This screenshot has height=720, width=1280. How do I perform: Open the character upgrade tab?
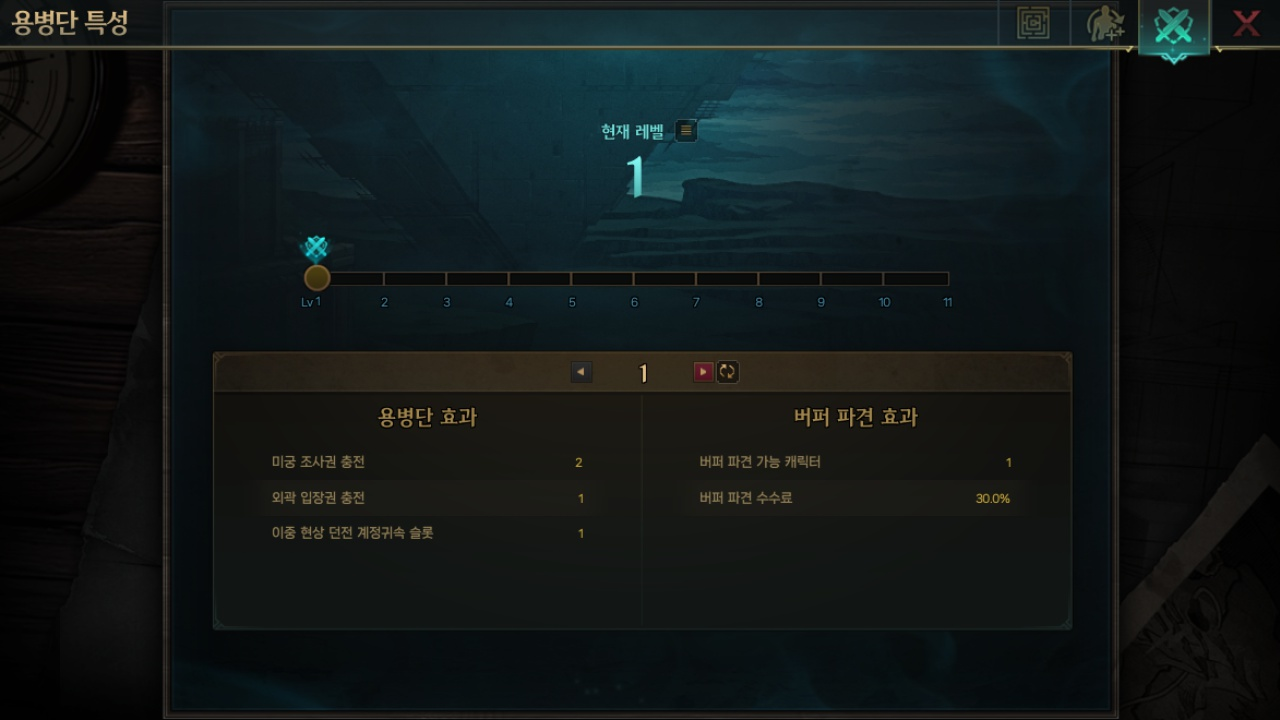tap(1104, 24)
